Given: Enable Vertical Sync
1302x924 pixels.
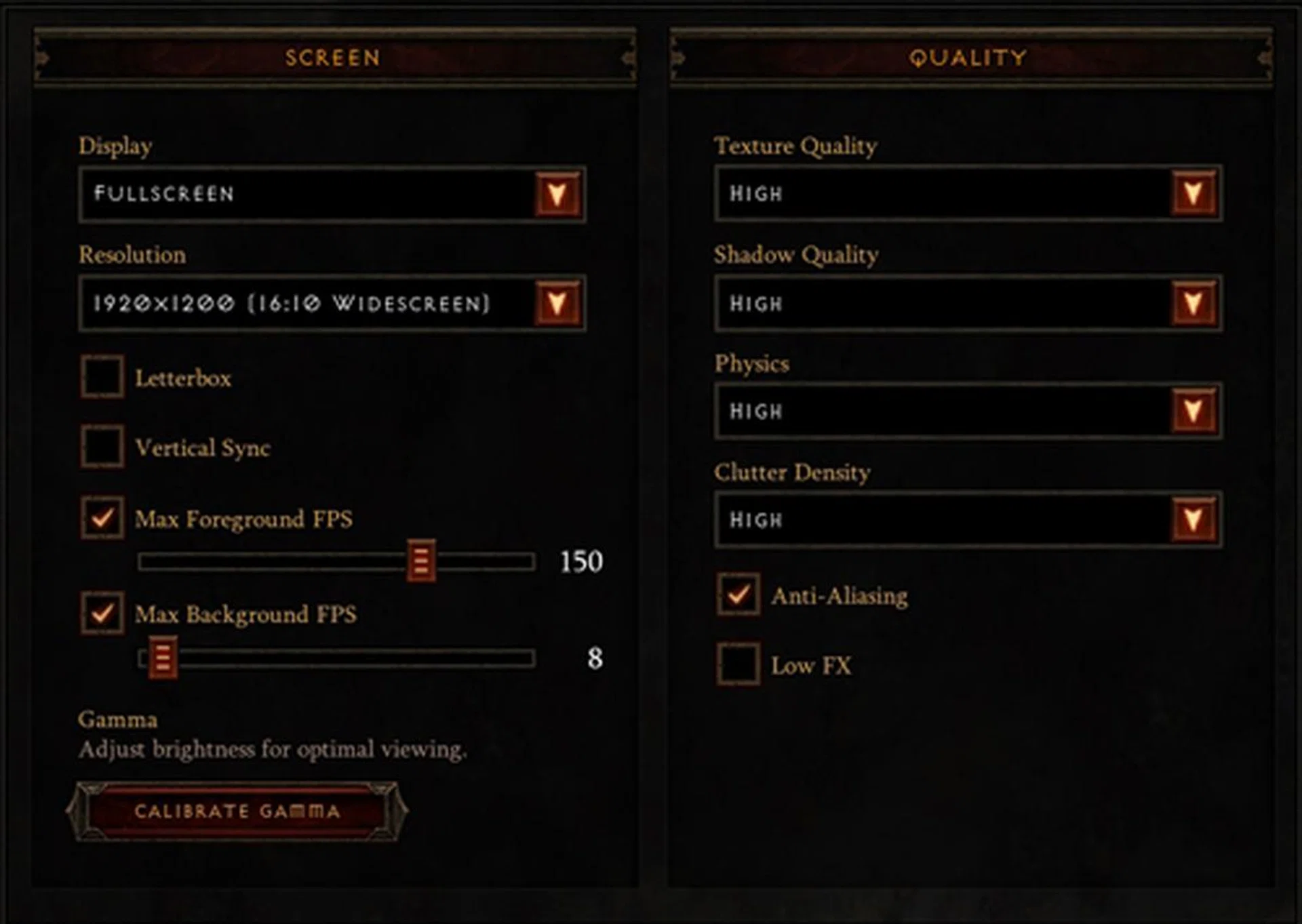Looking at the screenshot, I should tap(102, 447).
